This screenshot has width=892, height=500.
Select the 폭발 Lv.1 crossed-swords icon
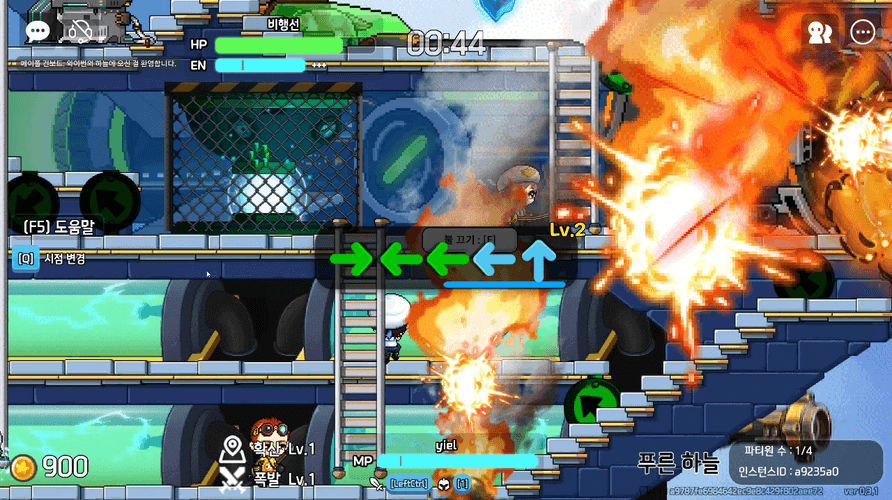[x=233, y=478]
